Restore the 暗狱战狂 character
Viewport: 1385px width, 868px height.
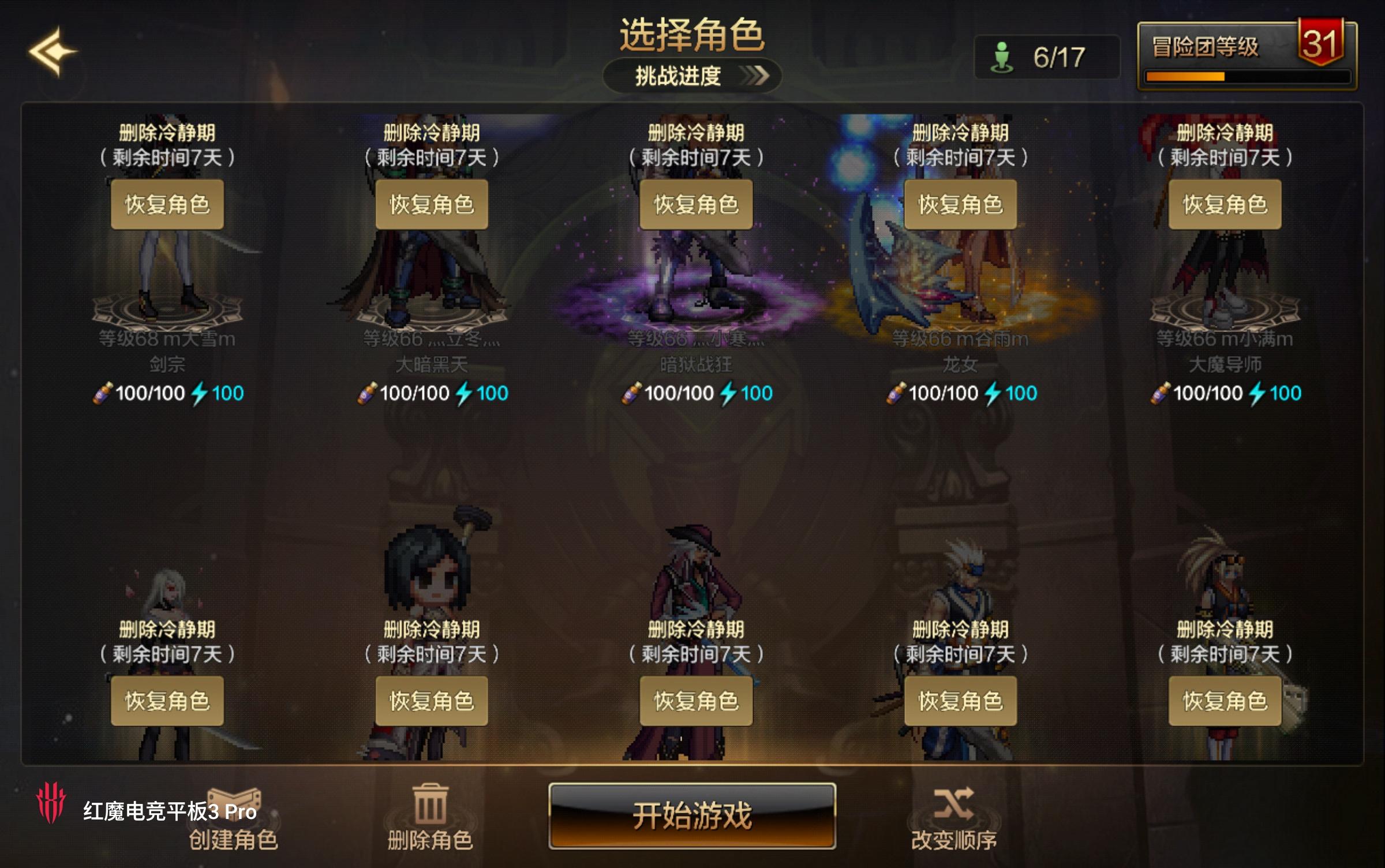[x=695, y=203]
